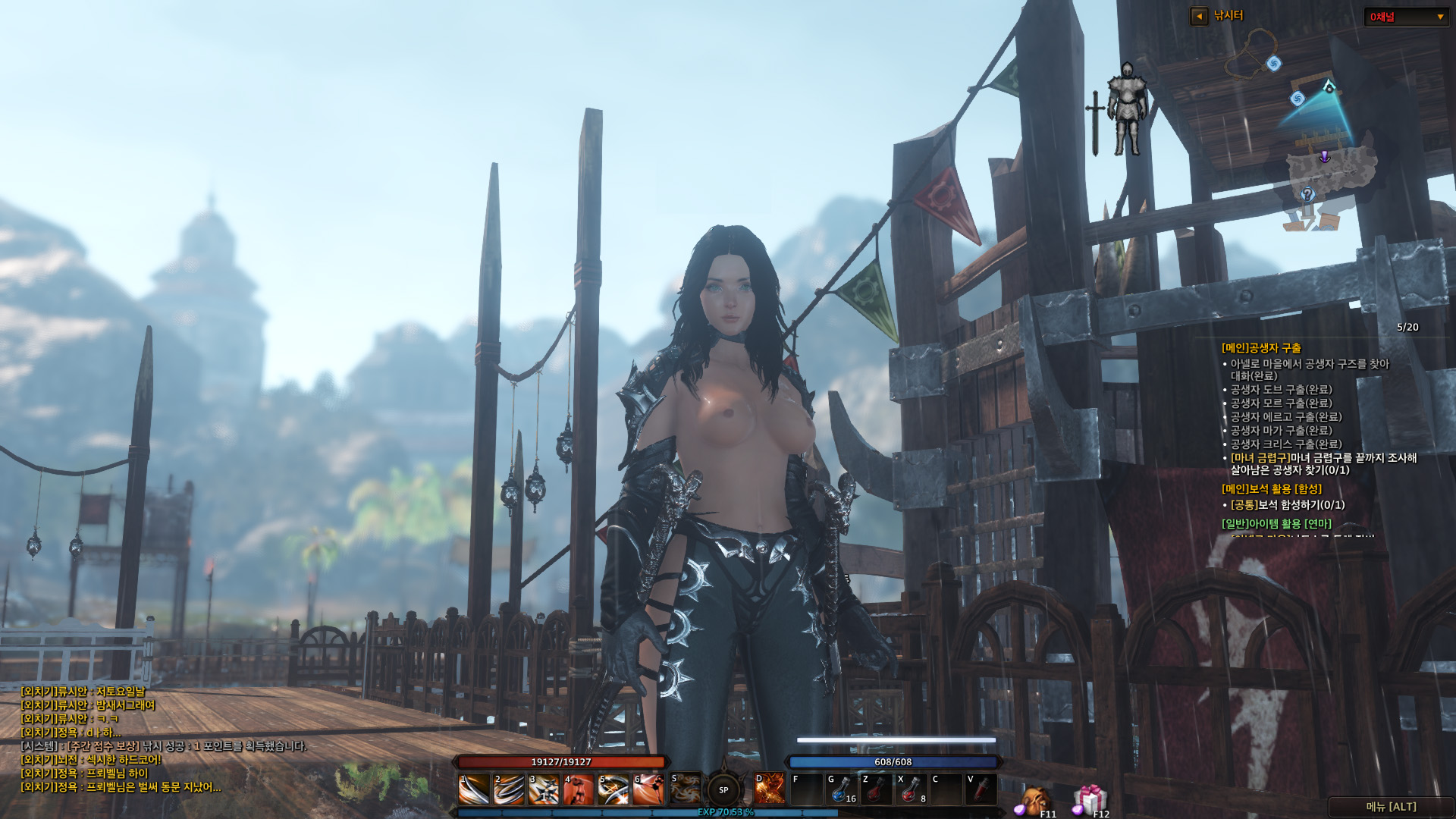Screen dimensions: 1456x819
Task: Select the 공생자 구출 main quest title
Action: 1261,348
